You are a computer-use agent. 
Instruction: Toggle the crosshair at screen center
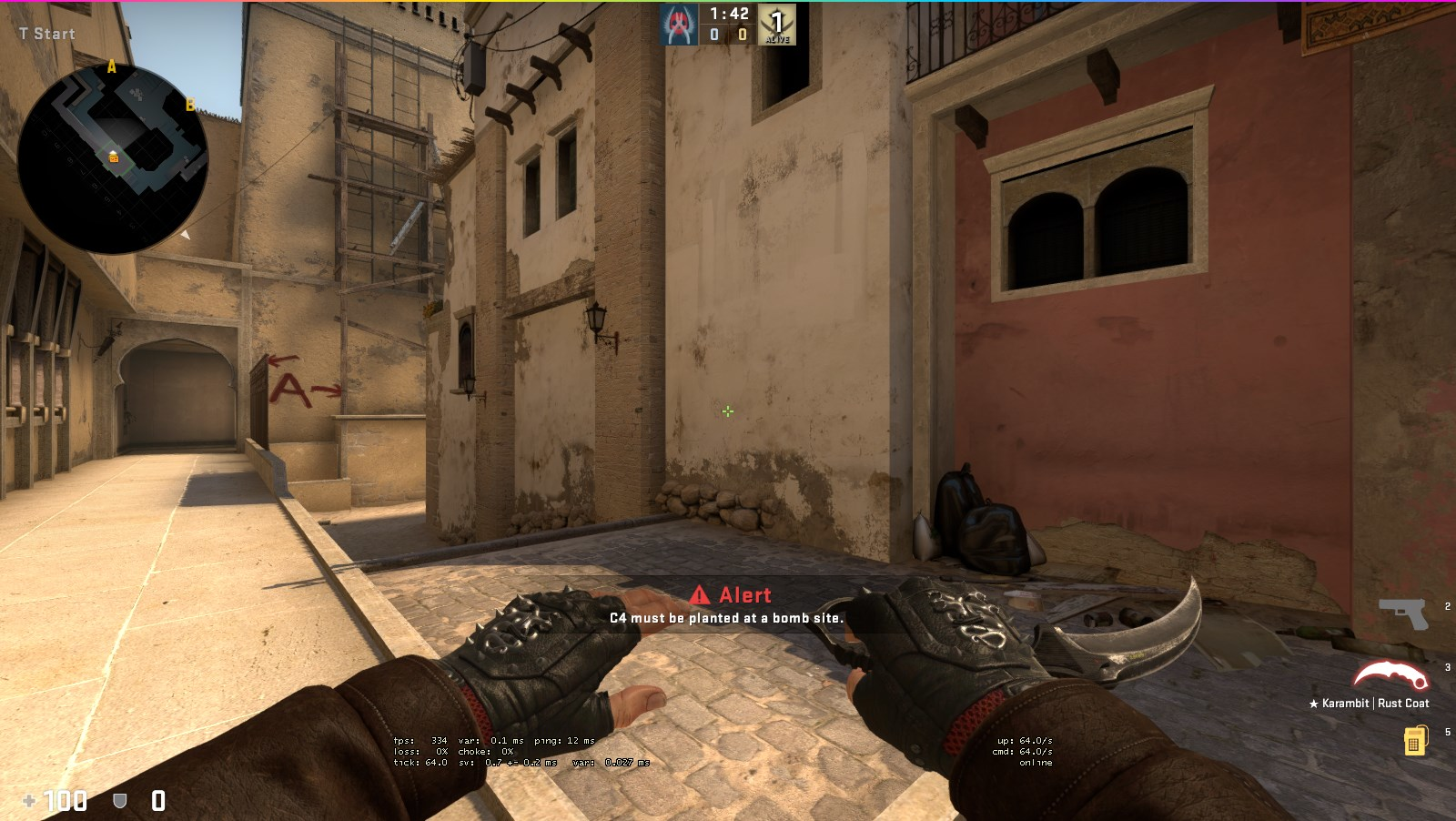[x=727, y=411]
